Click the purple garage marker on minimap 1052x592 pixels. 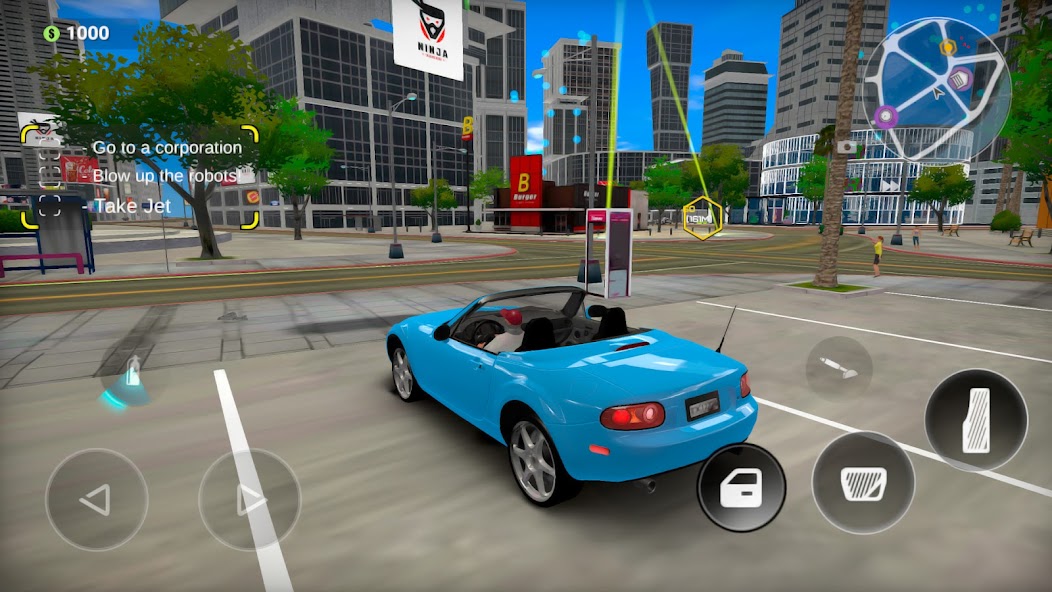click(x=960, y=79)
